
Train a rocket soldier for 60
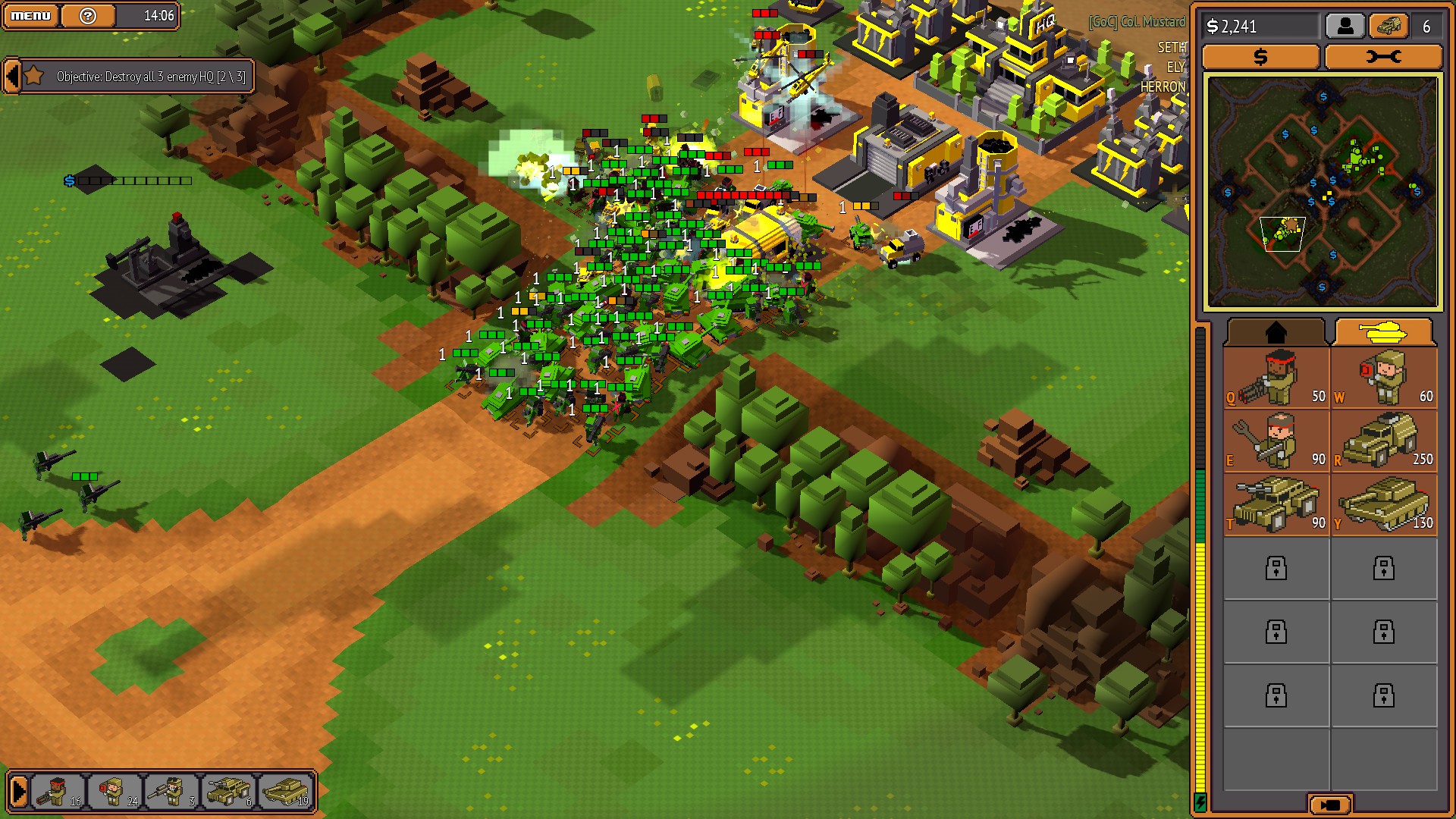(x=1385, y=379)
